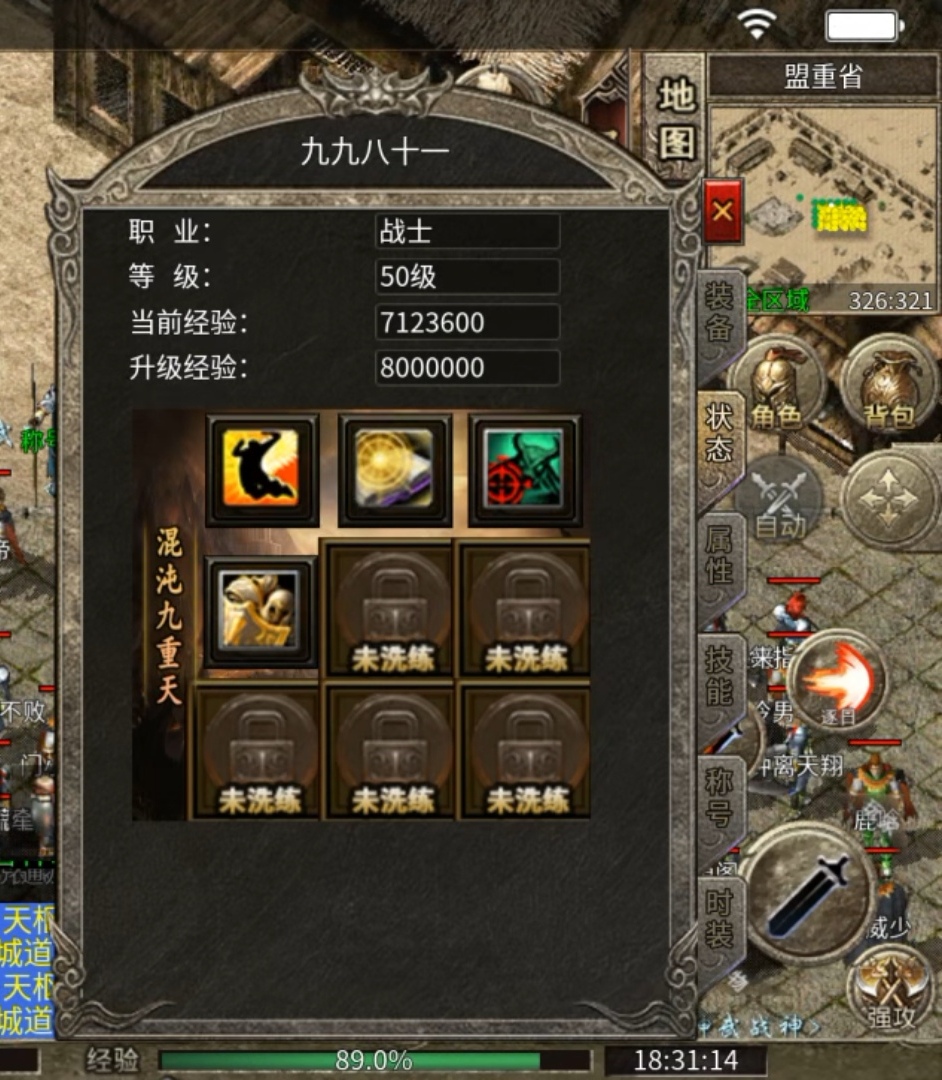This screenshot has width=942, height=1080.
Task: Close the character panel with the red X
Action: coord(722,212)
